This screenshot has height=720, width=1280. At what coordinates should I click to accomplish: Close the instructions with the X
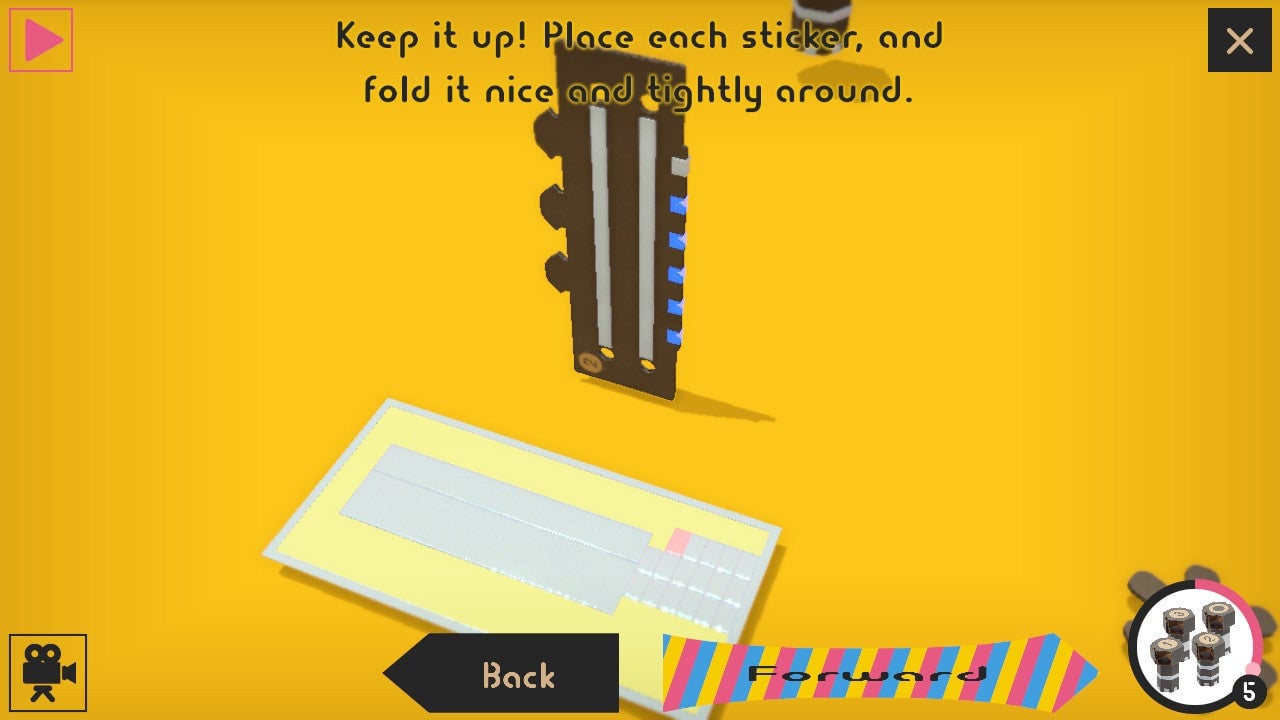pyautogui.click(x=1239, y=41)
